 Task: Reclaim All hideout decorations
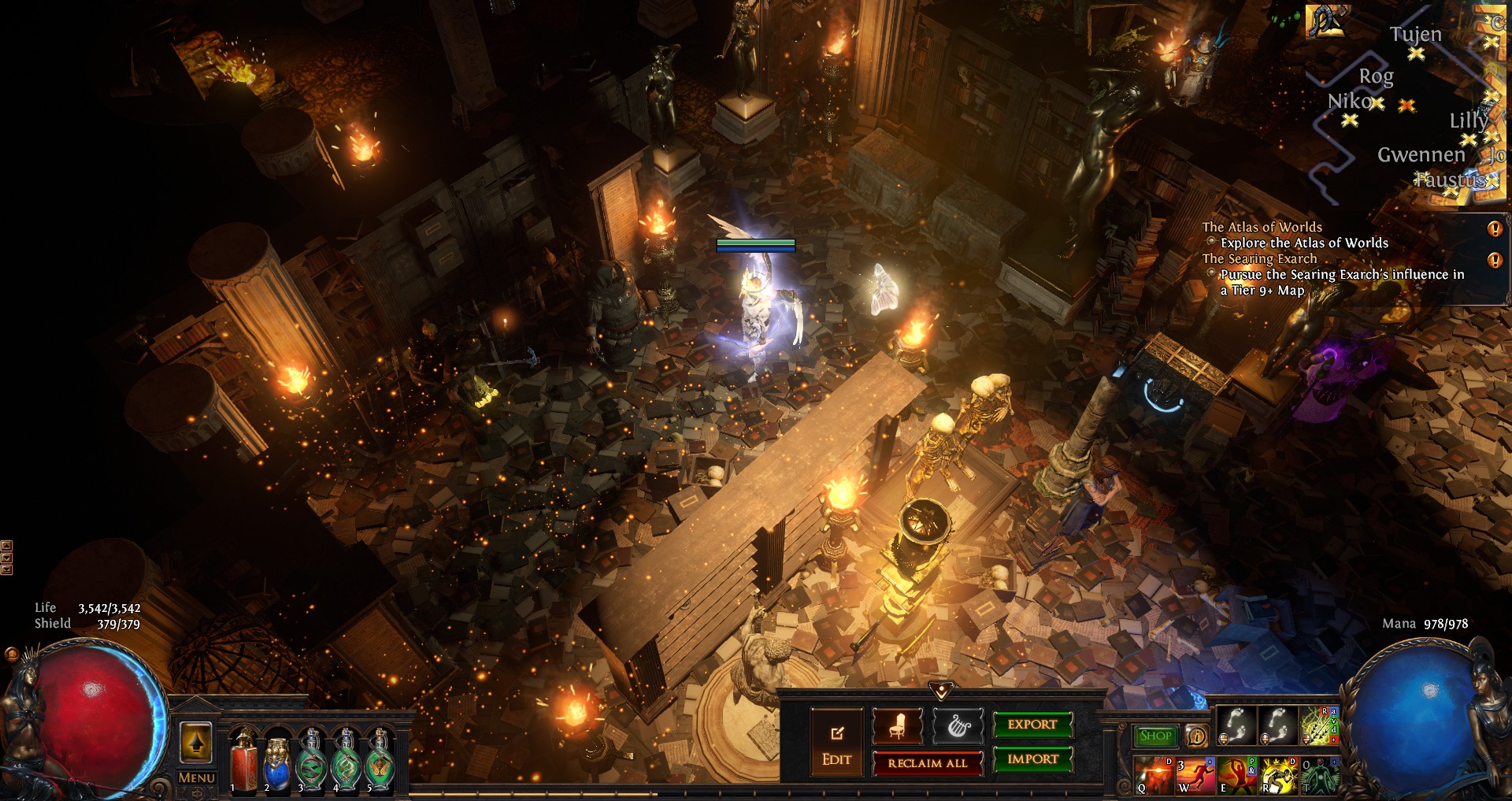point(927,763)
